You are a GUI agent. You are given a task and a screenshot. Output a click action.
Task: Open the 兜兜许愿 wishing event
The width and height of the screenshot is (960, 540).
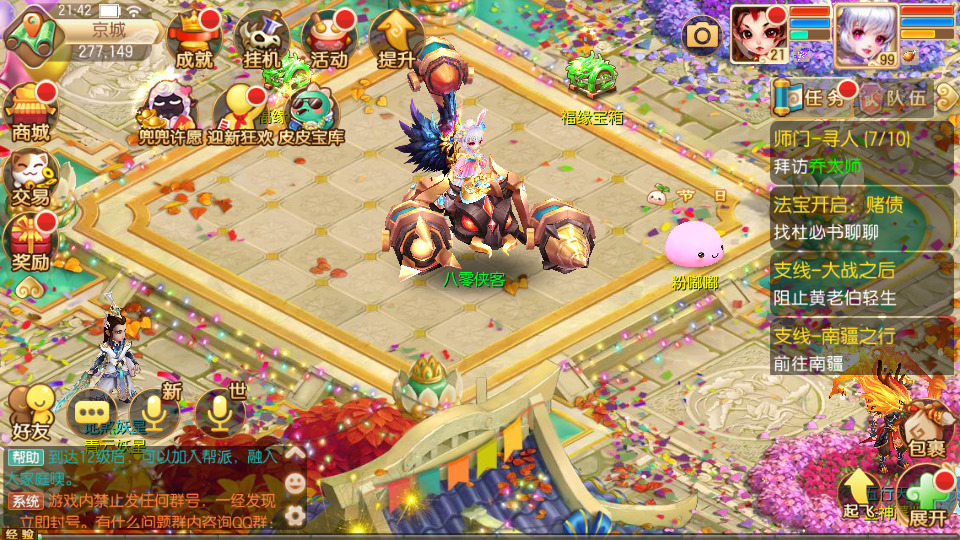click(x=170, y=112)
